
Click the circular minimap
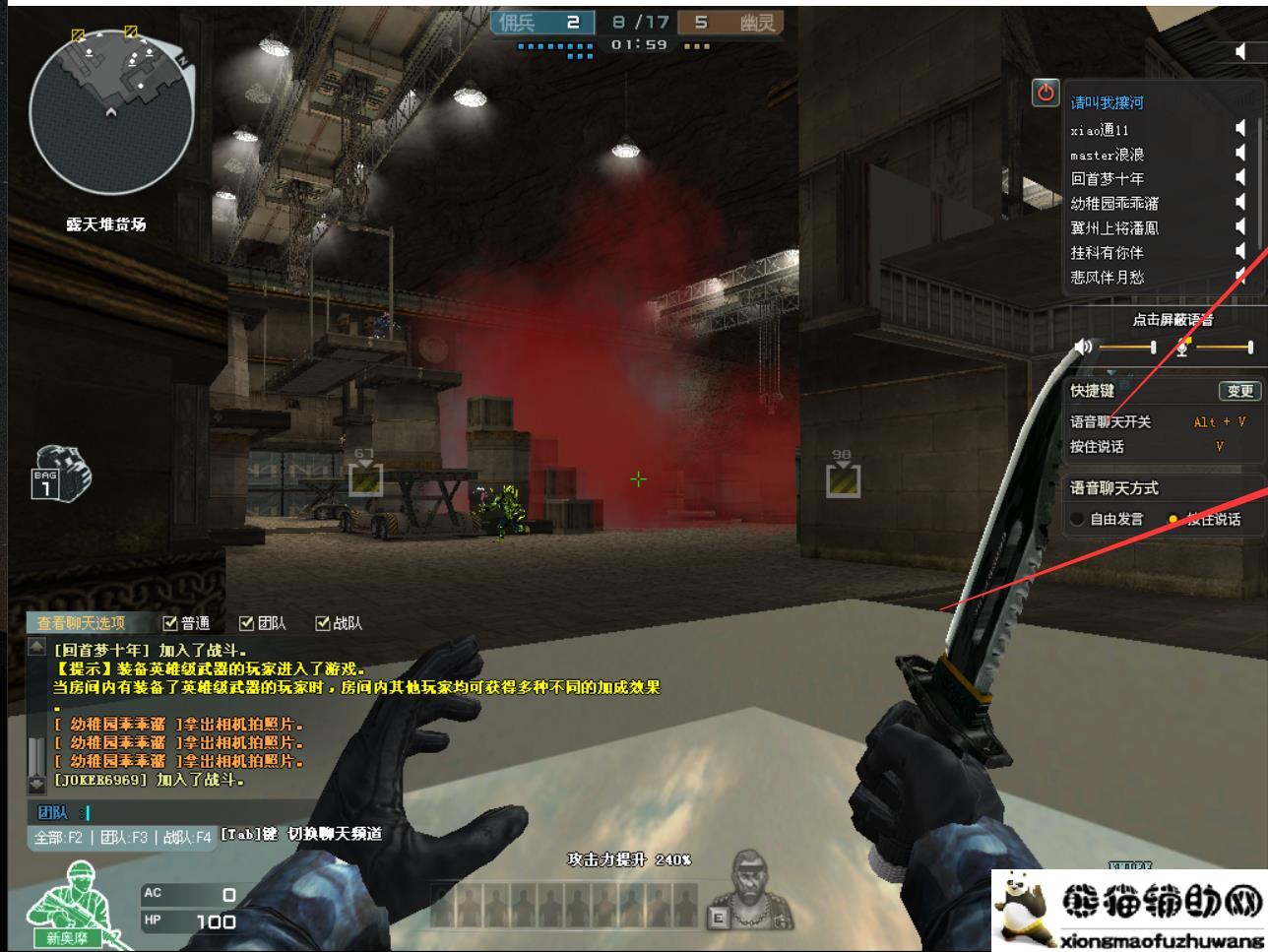[110, 110]
